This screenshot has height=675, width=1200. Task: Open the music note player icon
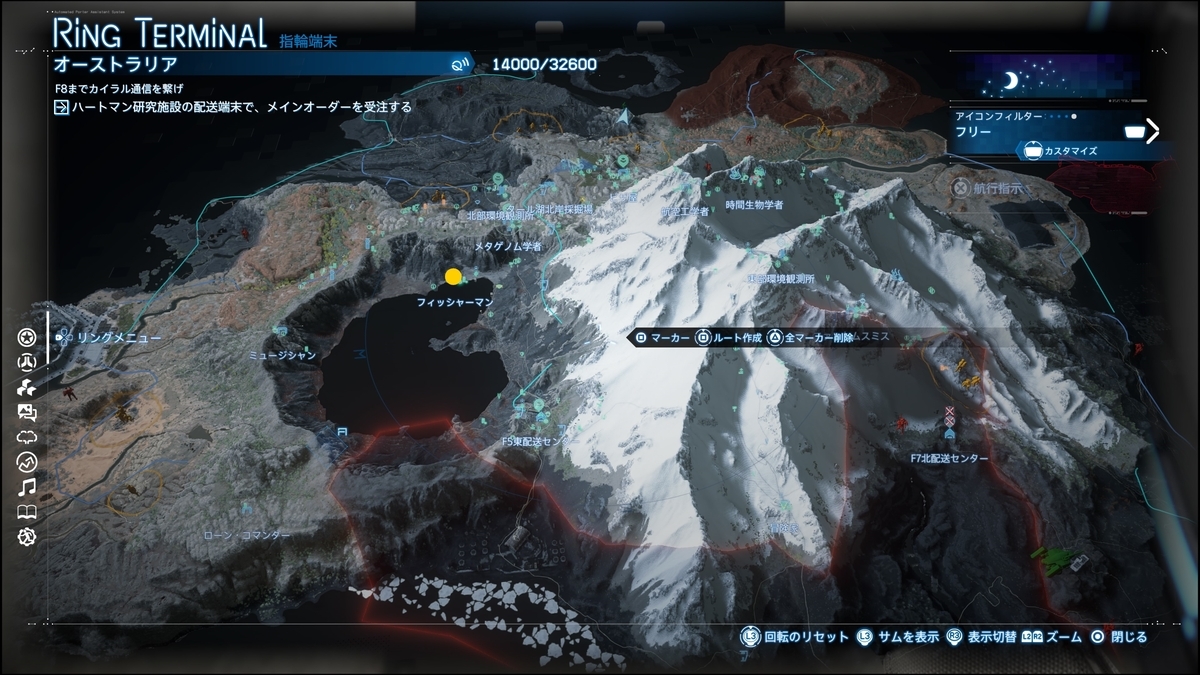[x=27, y=487]
